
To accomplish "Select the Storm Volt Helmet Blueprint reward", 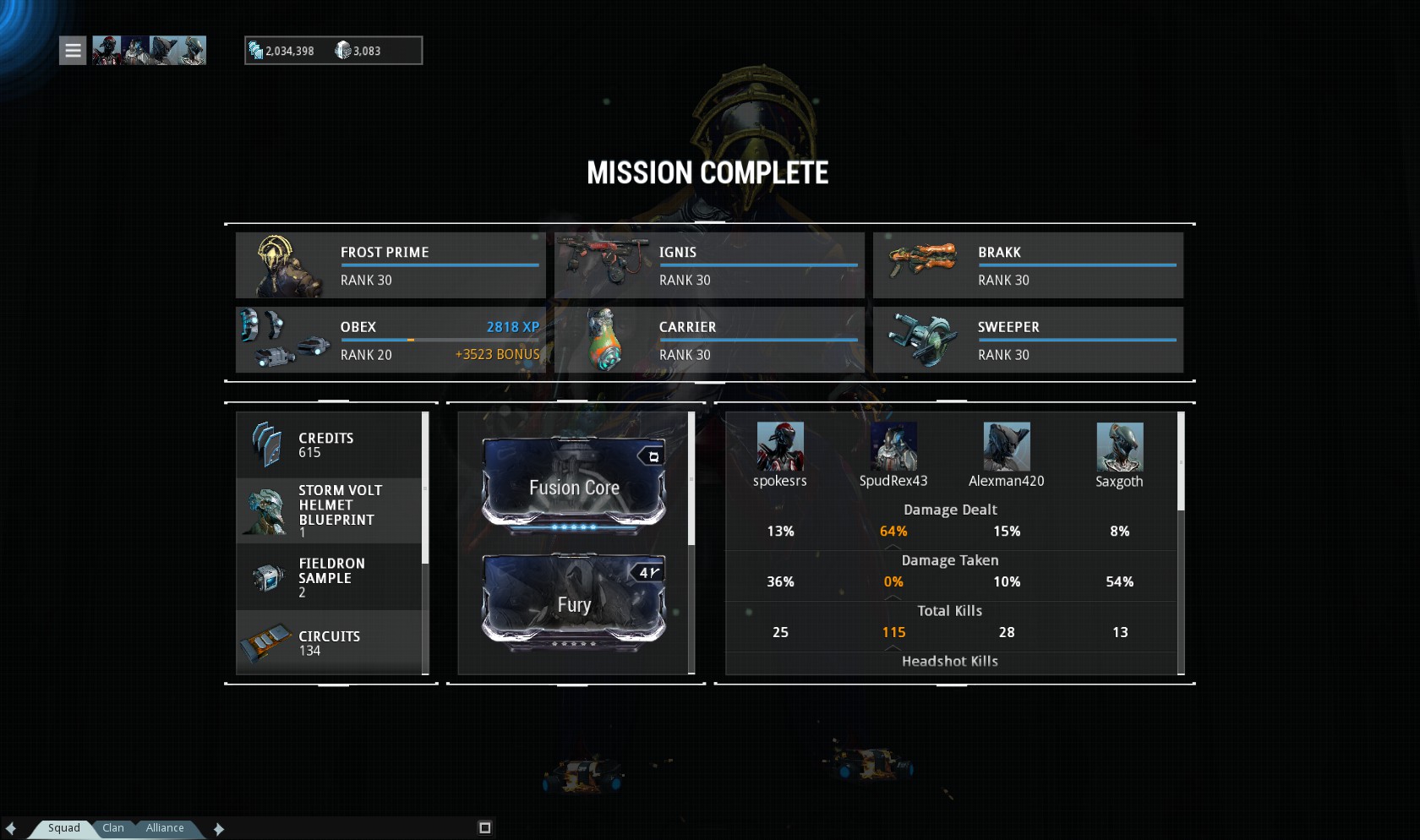I will point(330,510).
